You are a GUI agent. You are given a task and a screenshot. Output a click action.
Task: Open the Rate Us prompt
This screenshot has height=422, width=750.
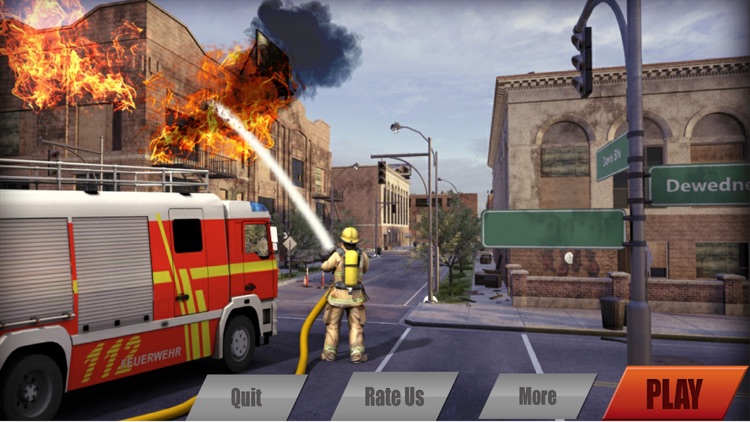click(x=394, y=396)
